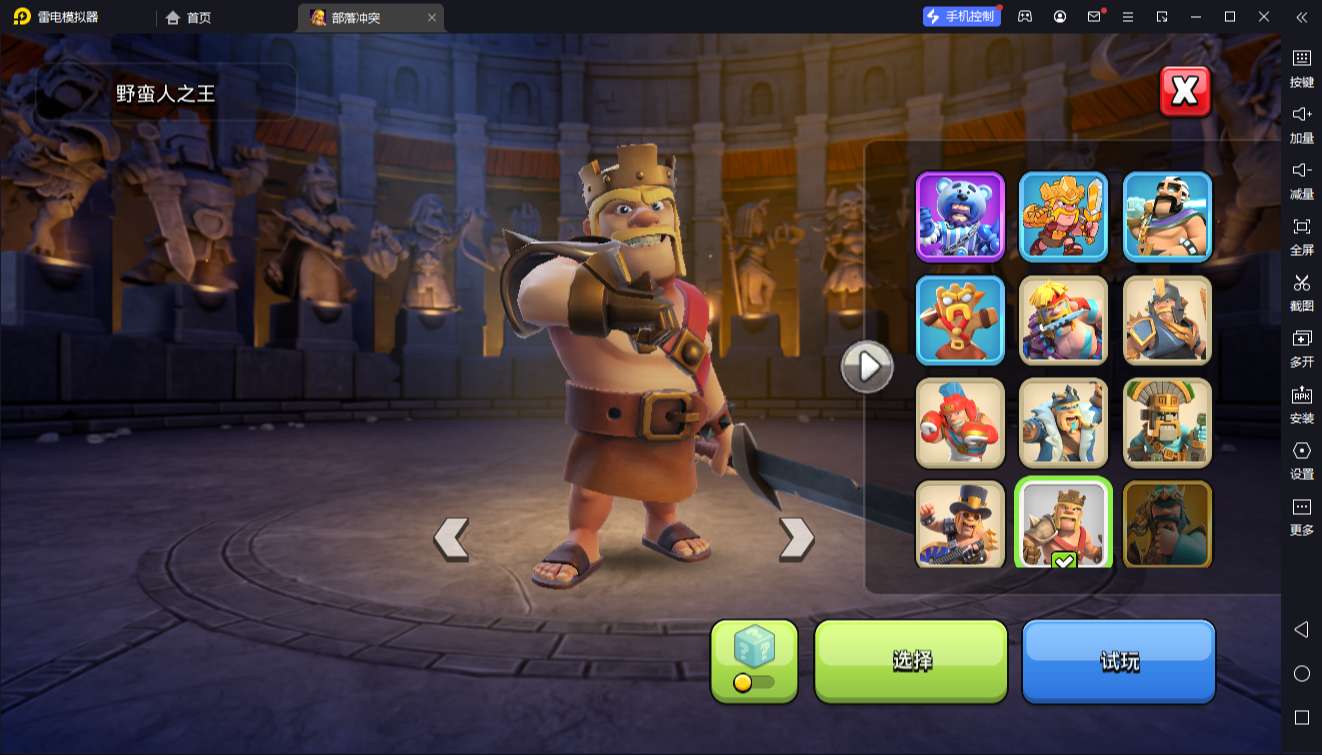Pick the grey spiked-helmet knight king skin
The image size is (1322, 755).
coord(1167,319)
